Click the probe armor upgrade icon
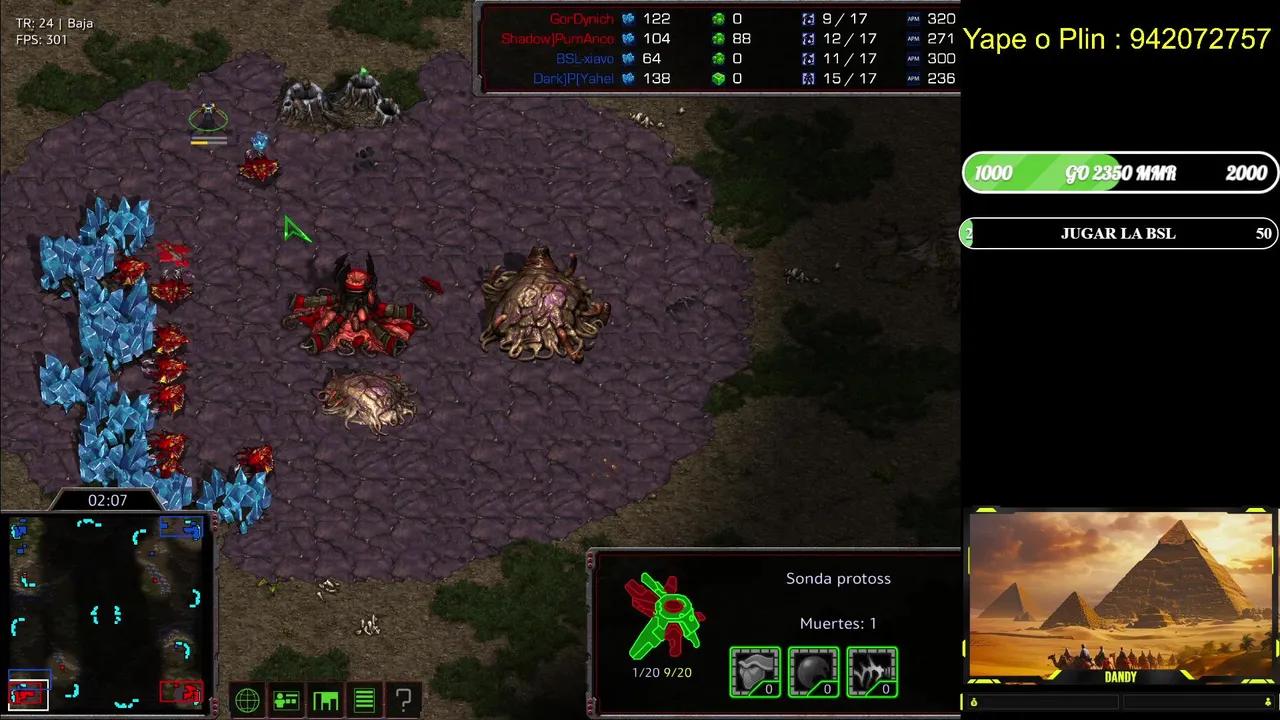 754,671
